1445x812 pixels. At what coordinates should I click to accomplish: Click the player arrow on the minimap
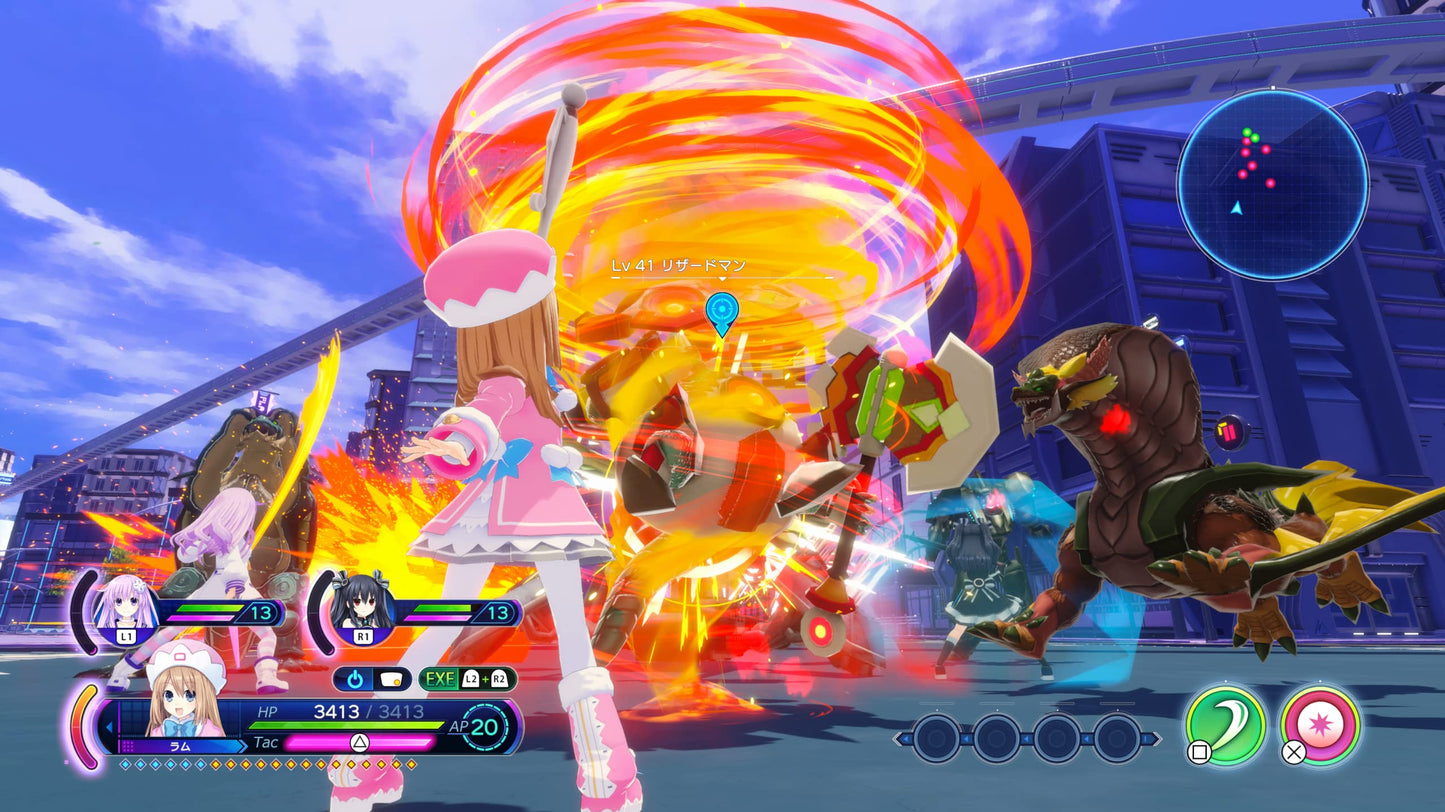click(1238, 210)
